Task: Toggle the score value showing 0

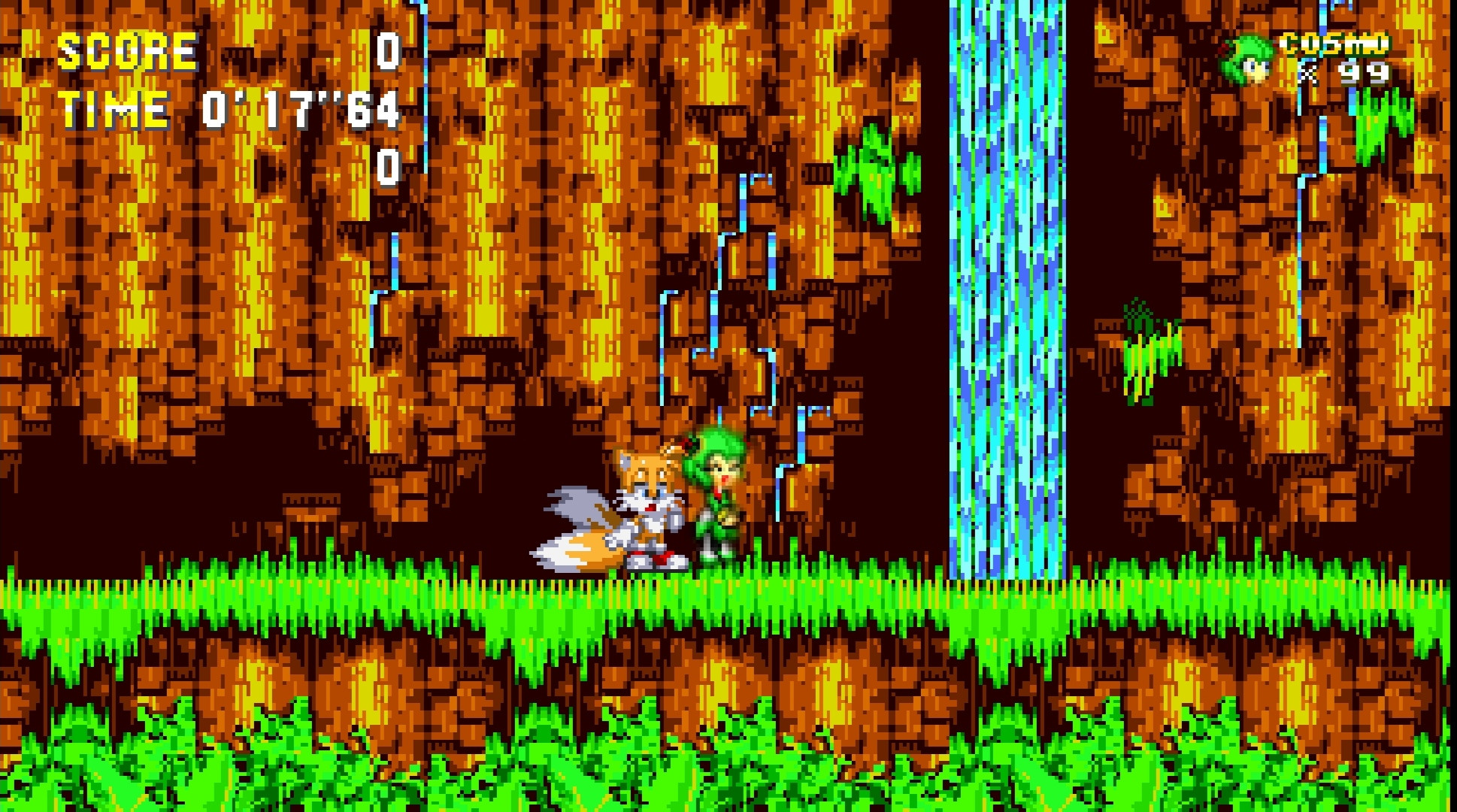Action: pos(388,53)
